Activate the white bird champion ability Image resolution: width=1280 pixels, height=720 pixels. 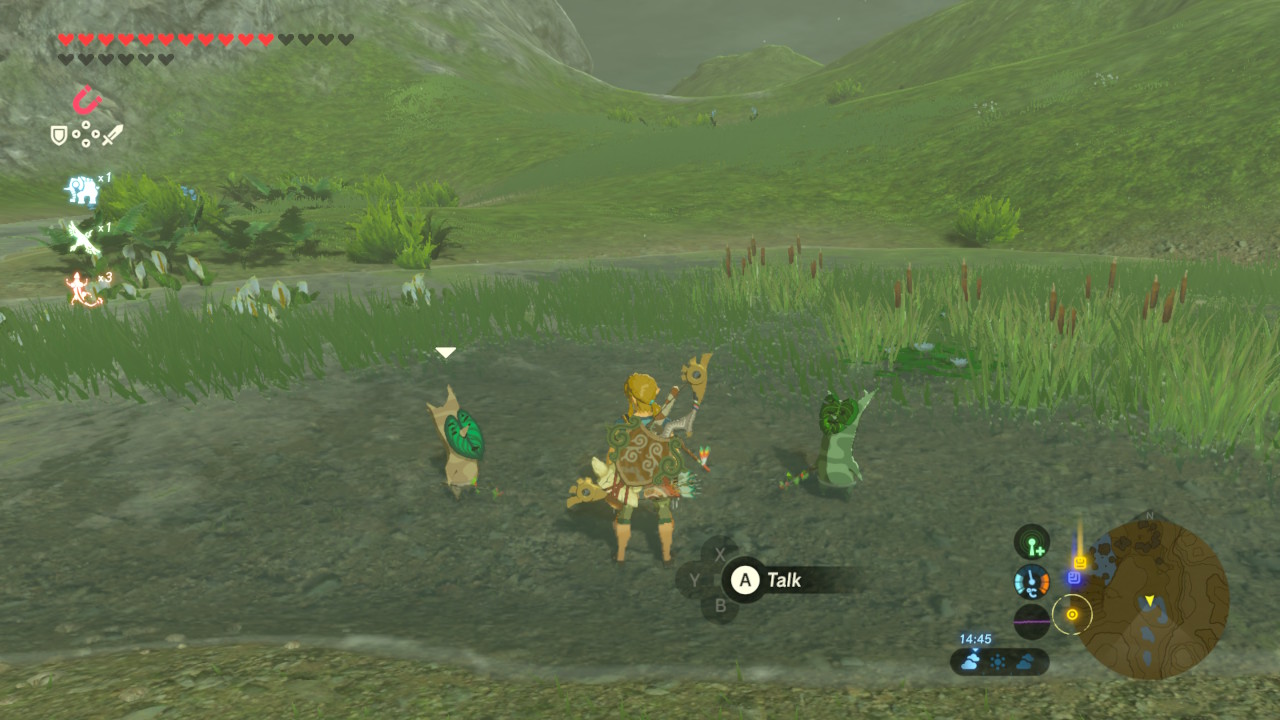click(80, 239)
